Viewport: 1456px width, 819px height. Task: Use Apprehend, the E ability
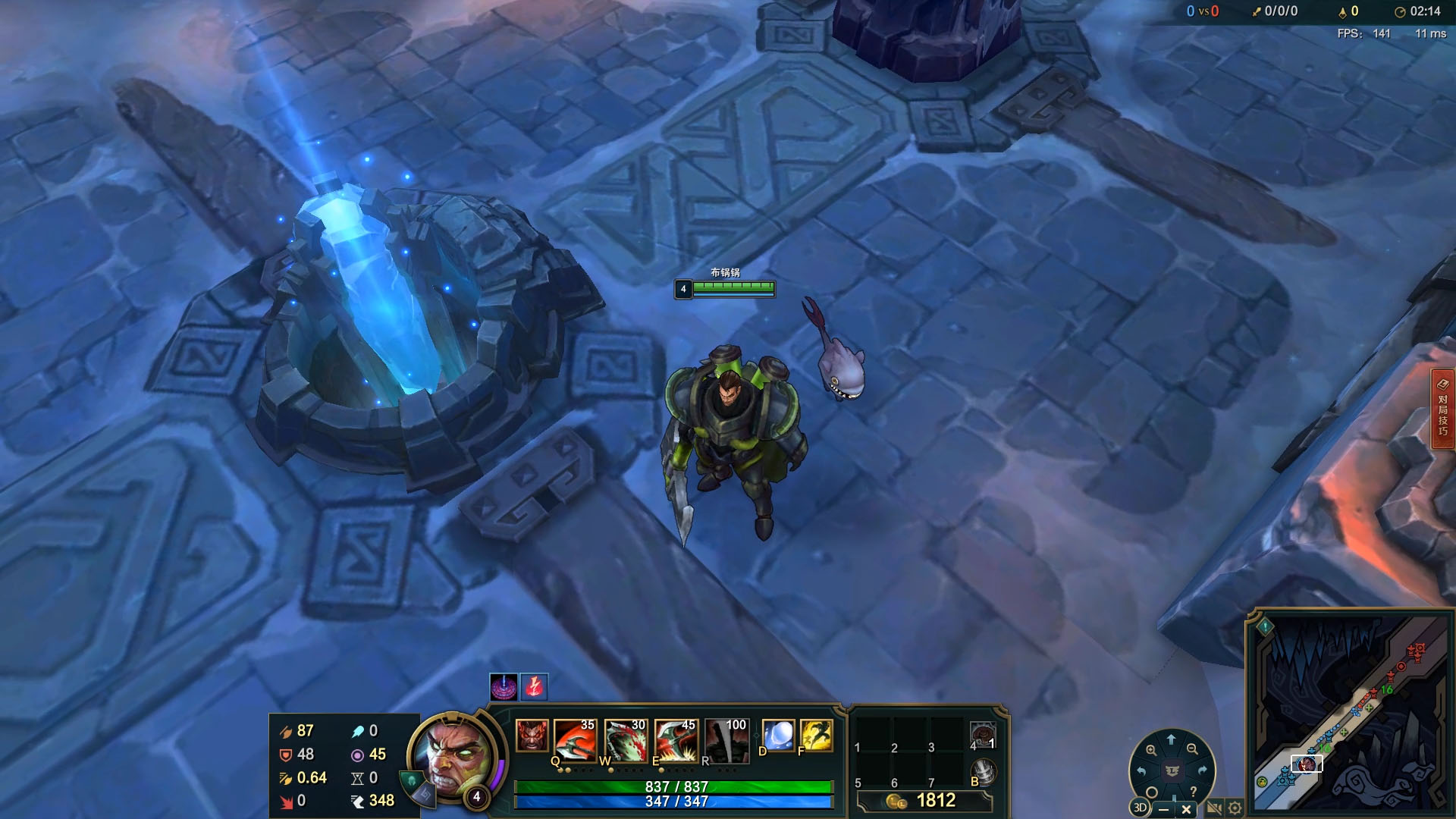click(675, 739)
